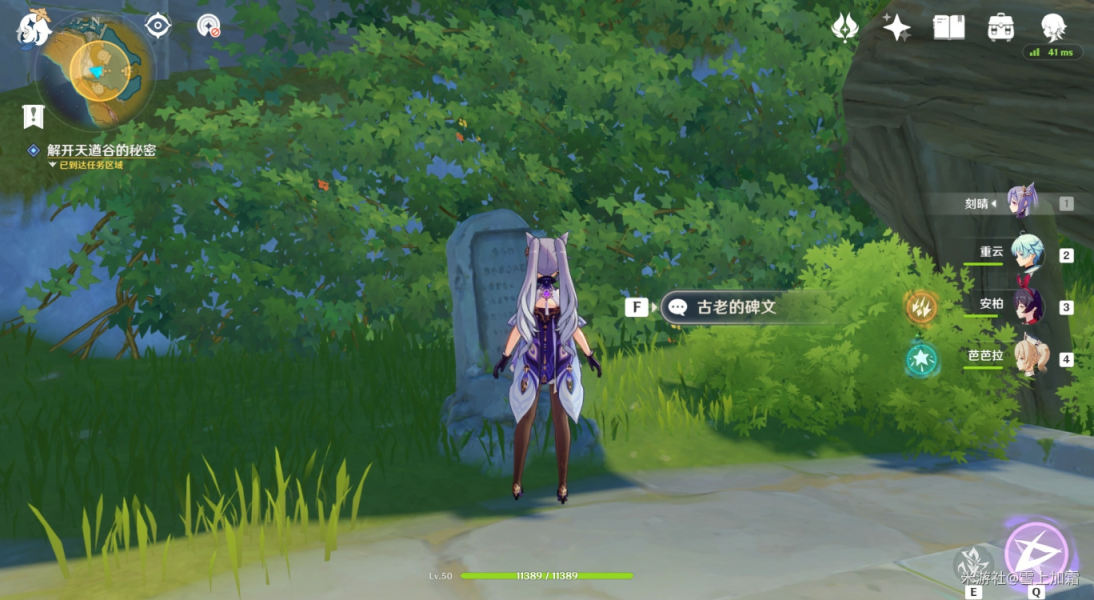
Task: Select the 解开天遒谷的秘密 quest tracker
Action: pyautogui.click(x=101, y=150)
